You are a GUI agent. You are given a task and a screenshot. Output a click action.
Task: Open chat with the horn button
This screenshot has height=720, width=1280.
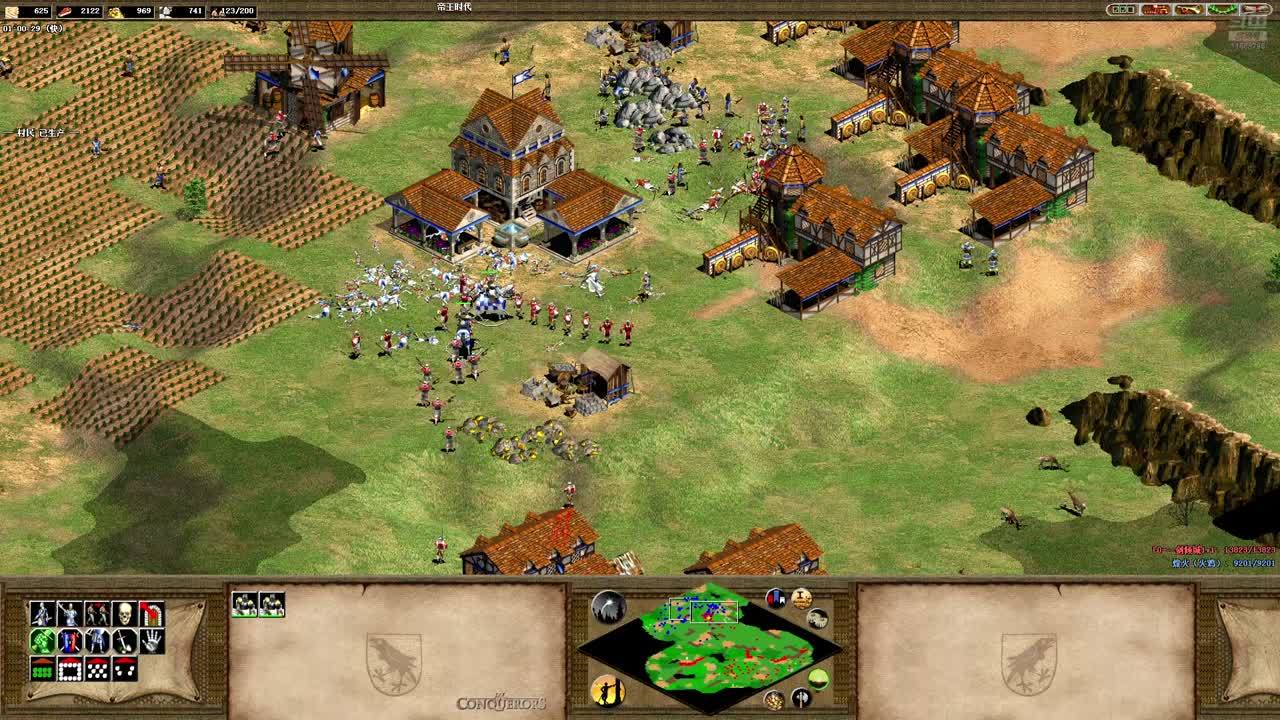[1189, 10]
